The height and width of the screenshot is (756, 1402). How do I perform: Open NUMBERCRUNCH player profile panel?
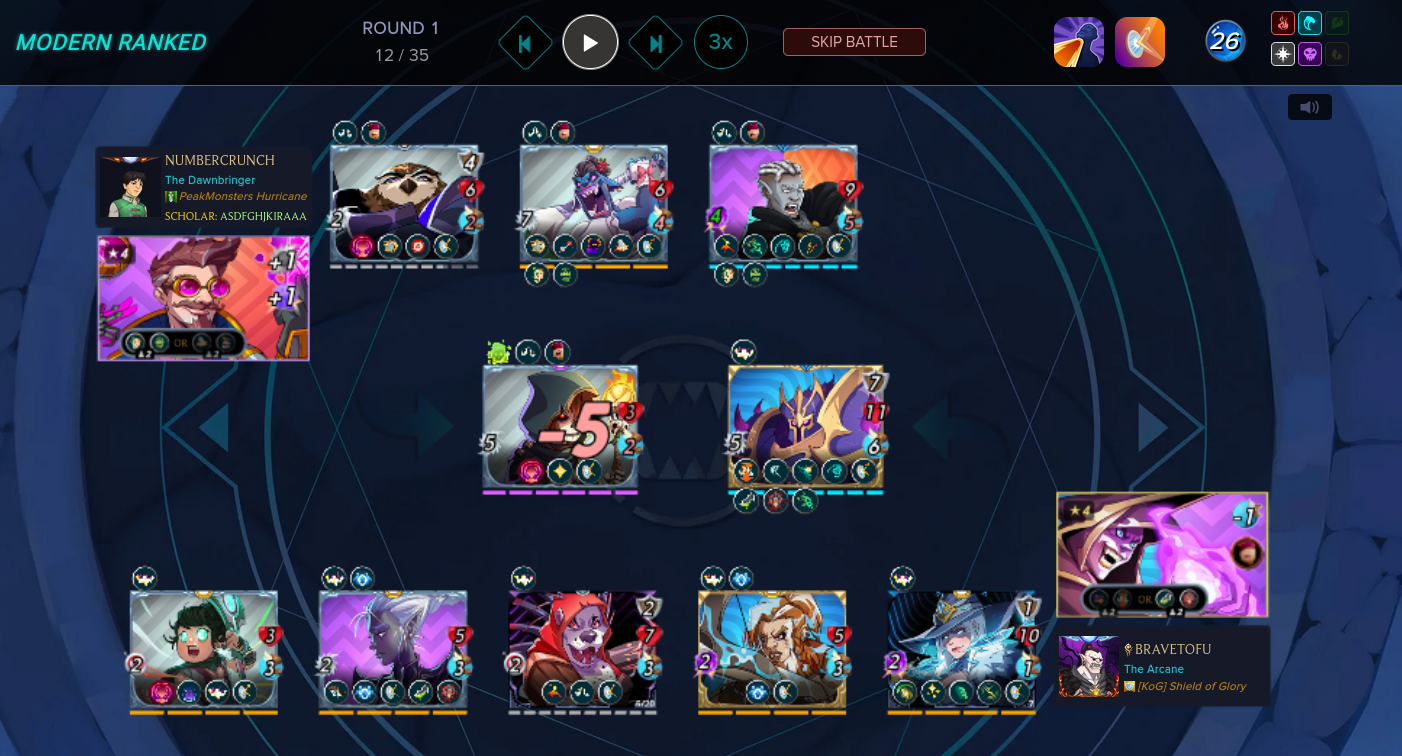(x=203, y=187)
